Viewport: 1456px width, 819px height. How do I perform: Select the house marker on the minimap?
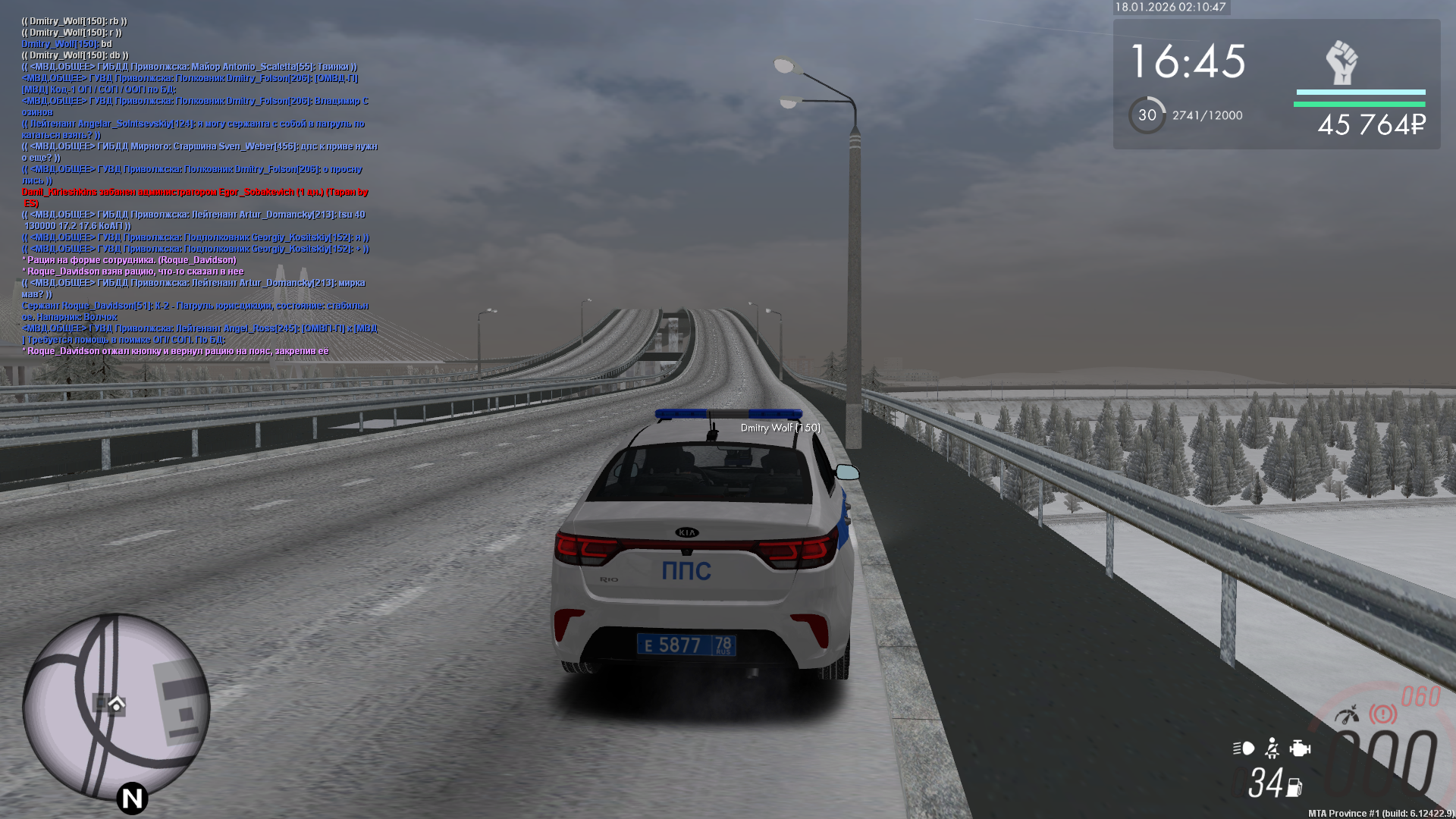pos(116,704)
